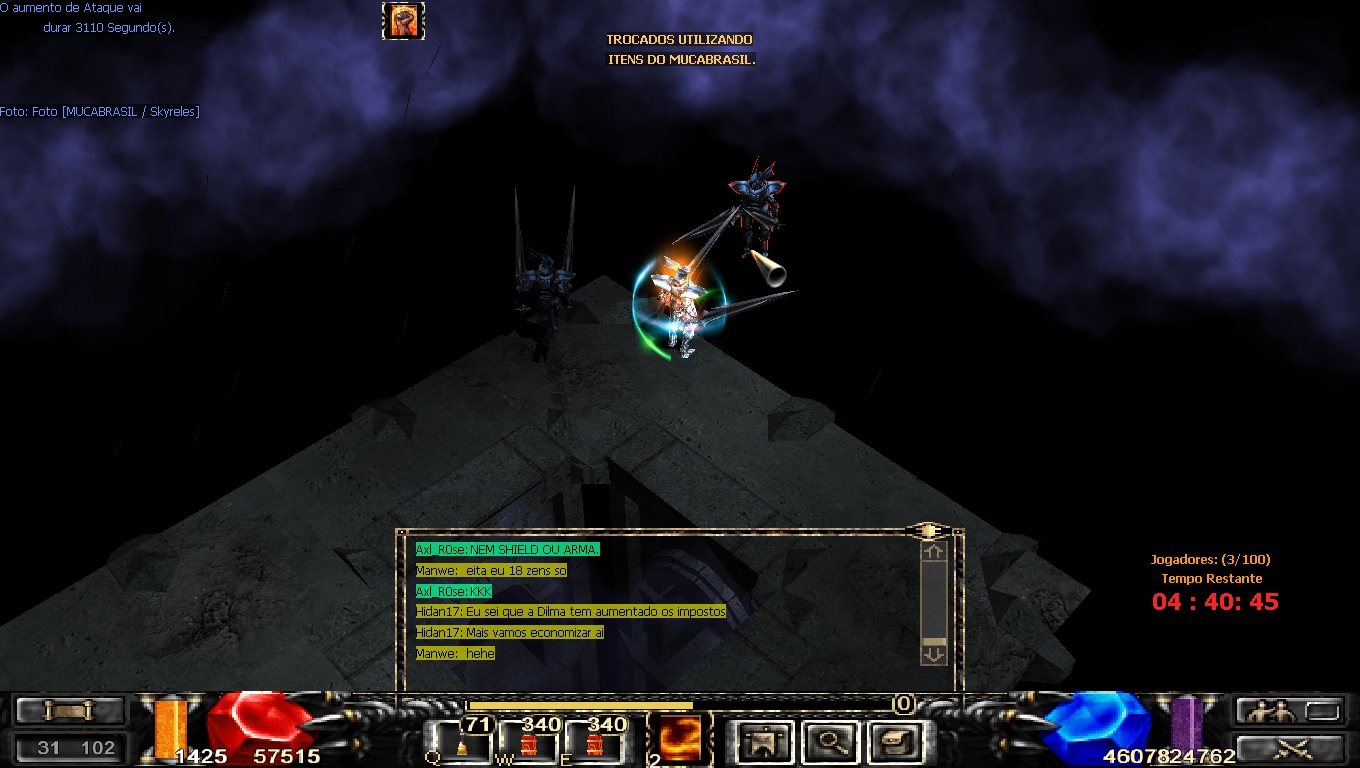1360x768 pixels.
Task: Click the scroll button above coordinates
Action: click(69, 711)
